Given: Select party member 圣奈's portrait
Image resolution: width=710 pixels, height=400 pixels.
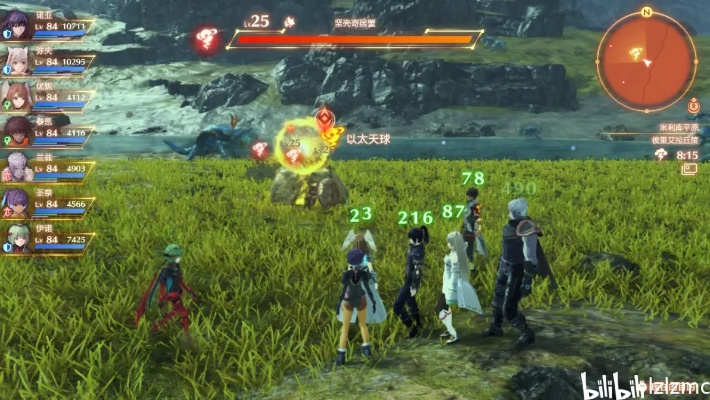Looking at the screenshot, I should tap(16, 202).
